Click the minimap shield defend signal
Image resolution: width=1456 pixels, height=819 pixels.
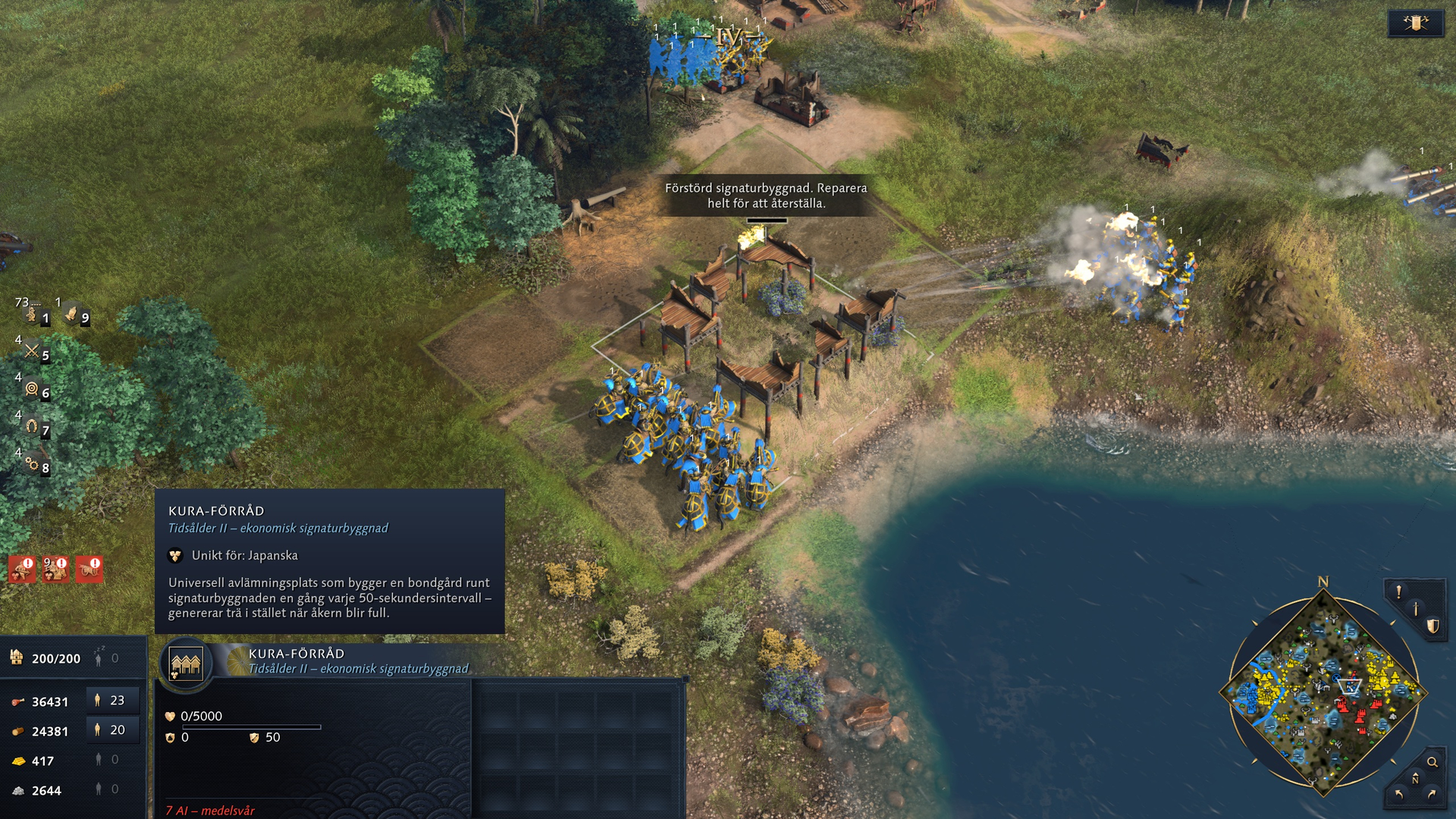pos(1432,626)
